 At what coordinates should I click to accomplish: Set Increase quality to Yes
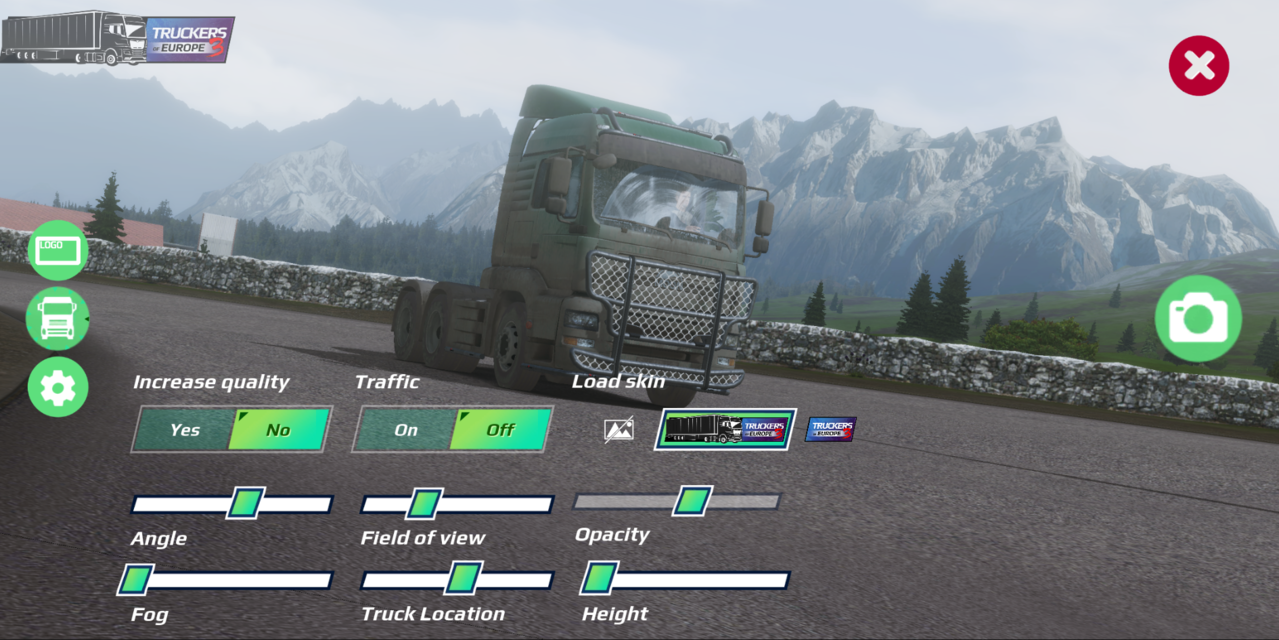tap(184, 430)
